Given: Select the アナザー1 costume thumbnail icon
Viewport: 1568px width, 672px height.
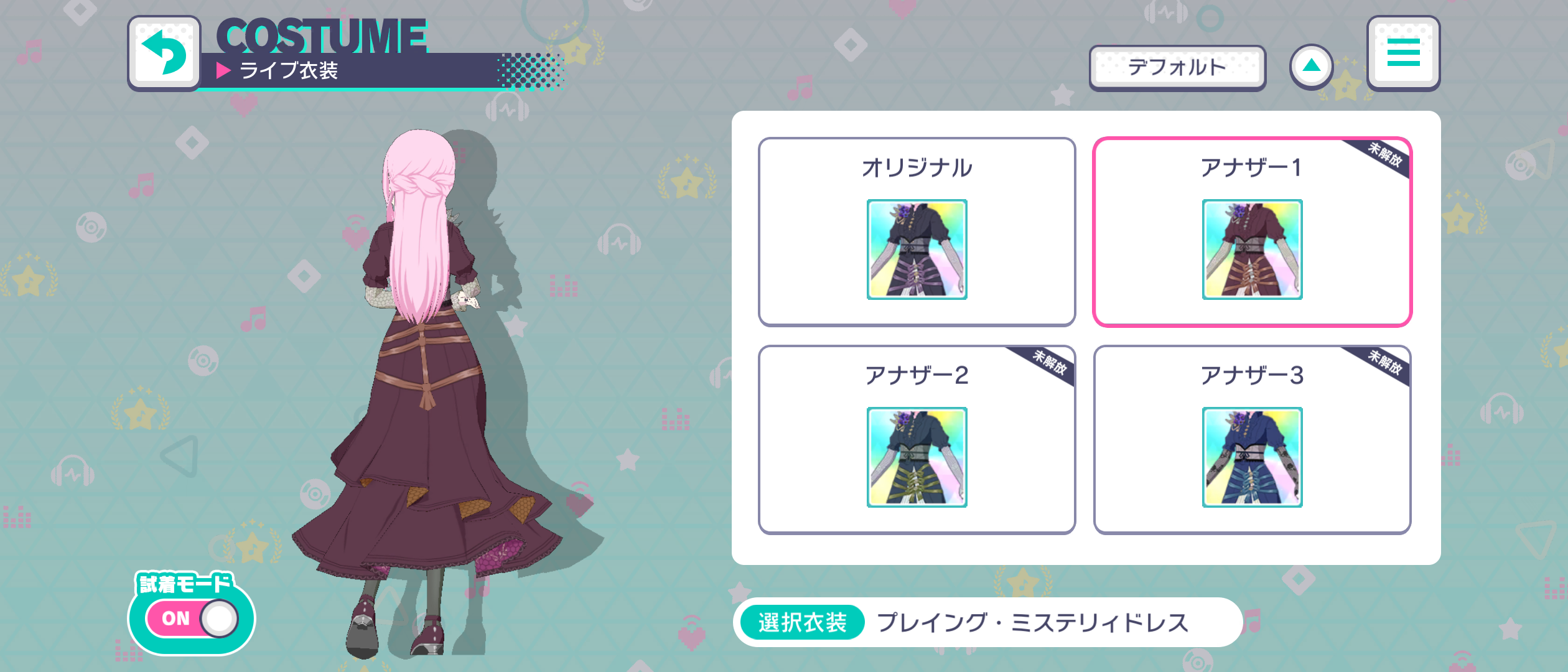Looking at the screenshot, I should click(1252, 249).
